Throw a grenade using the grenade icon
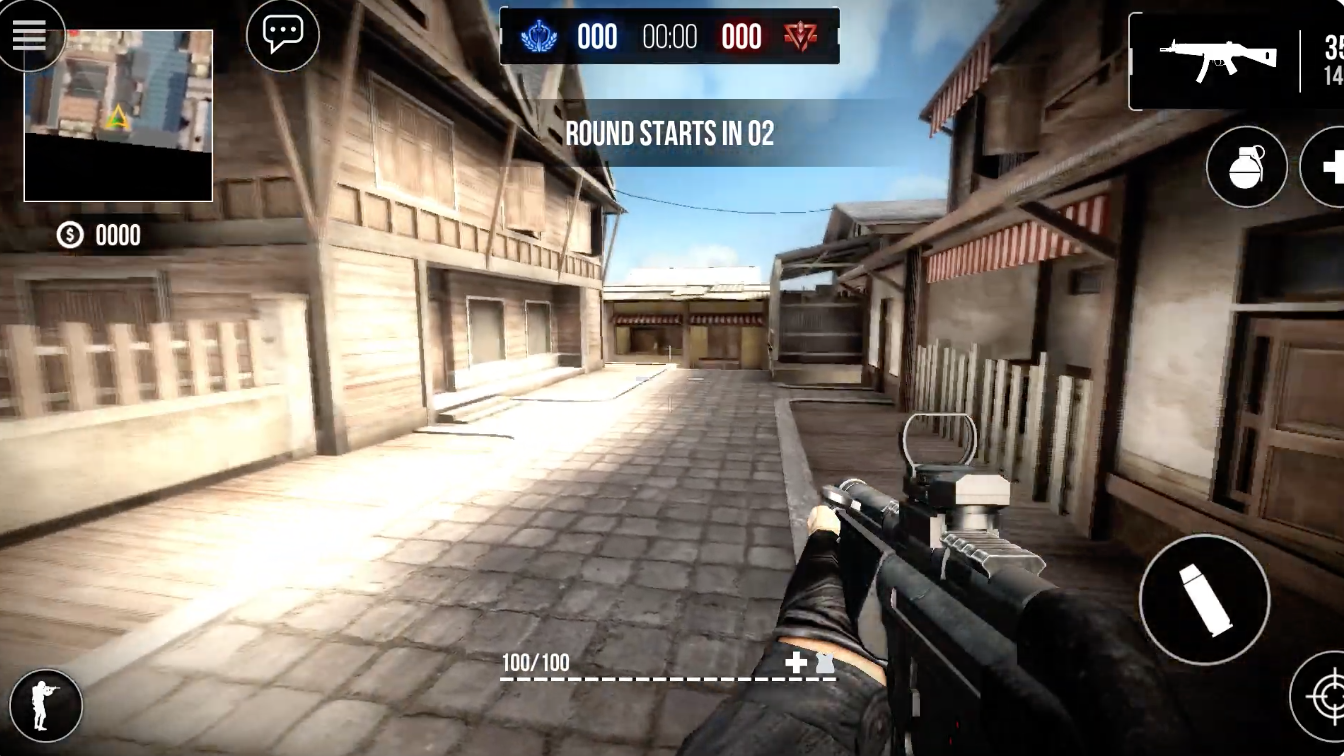This screenshot has width=1344, height=756. [1246, 166]
